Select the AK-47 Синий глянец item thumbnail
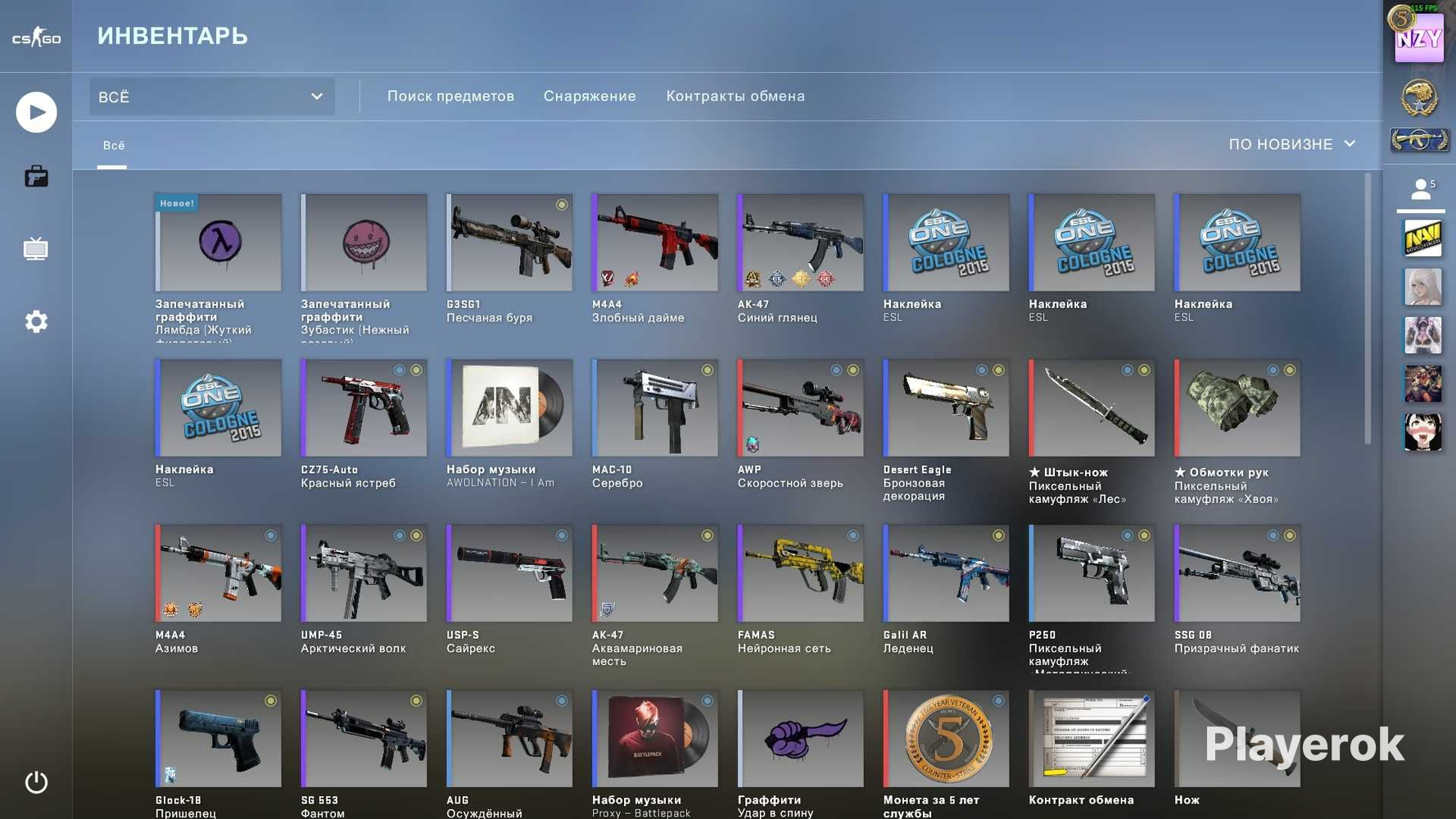 [x=800, y=242]
